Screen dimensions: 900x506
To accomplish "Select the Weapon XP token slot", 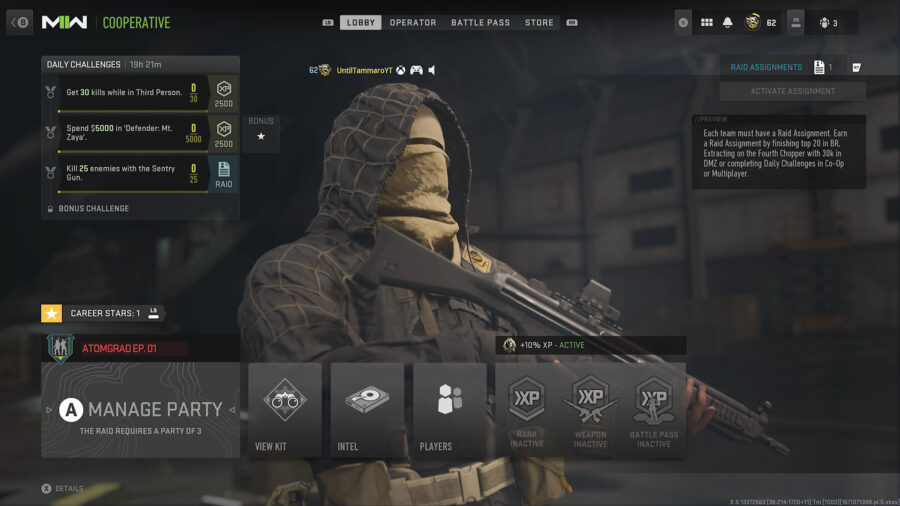I will 590,409.
